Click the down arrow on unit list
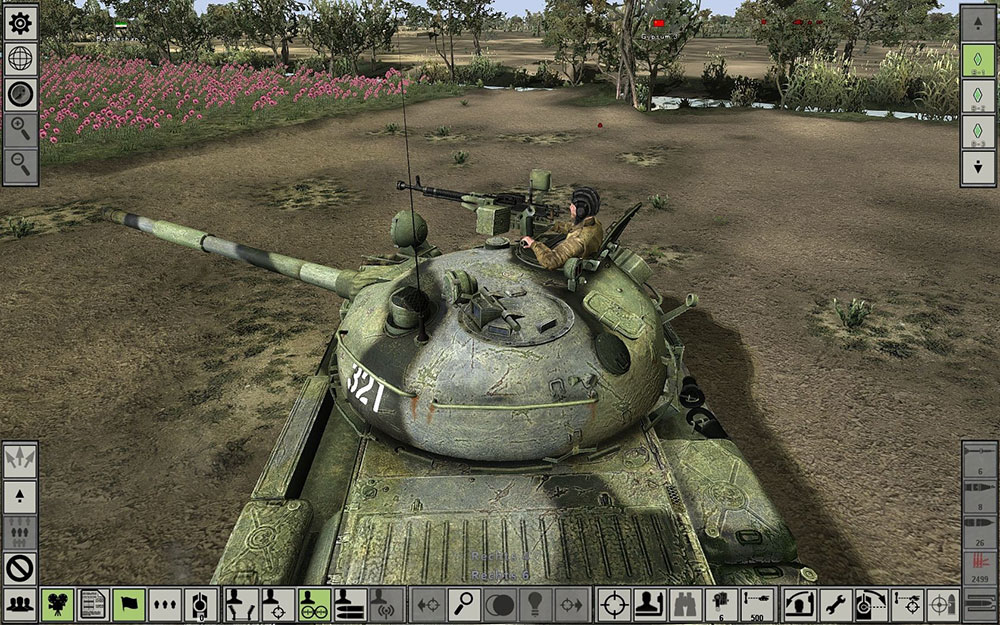This screenshot has height=625, width=1000. pos(977,167)
